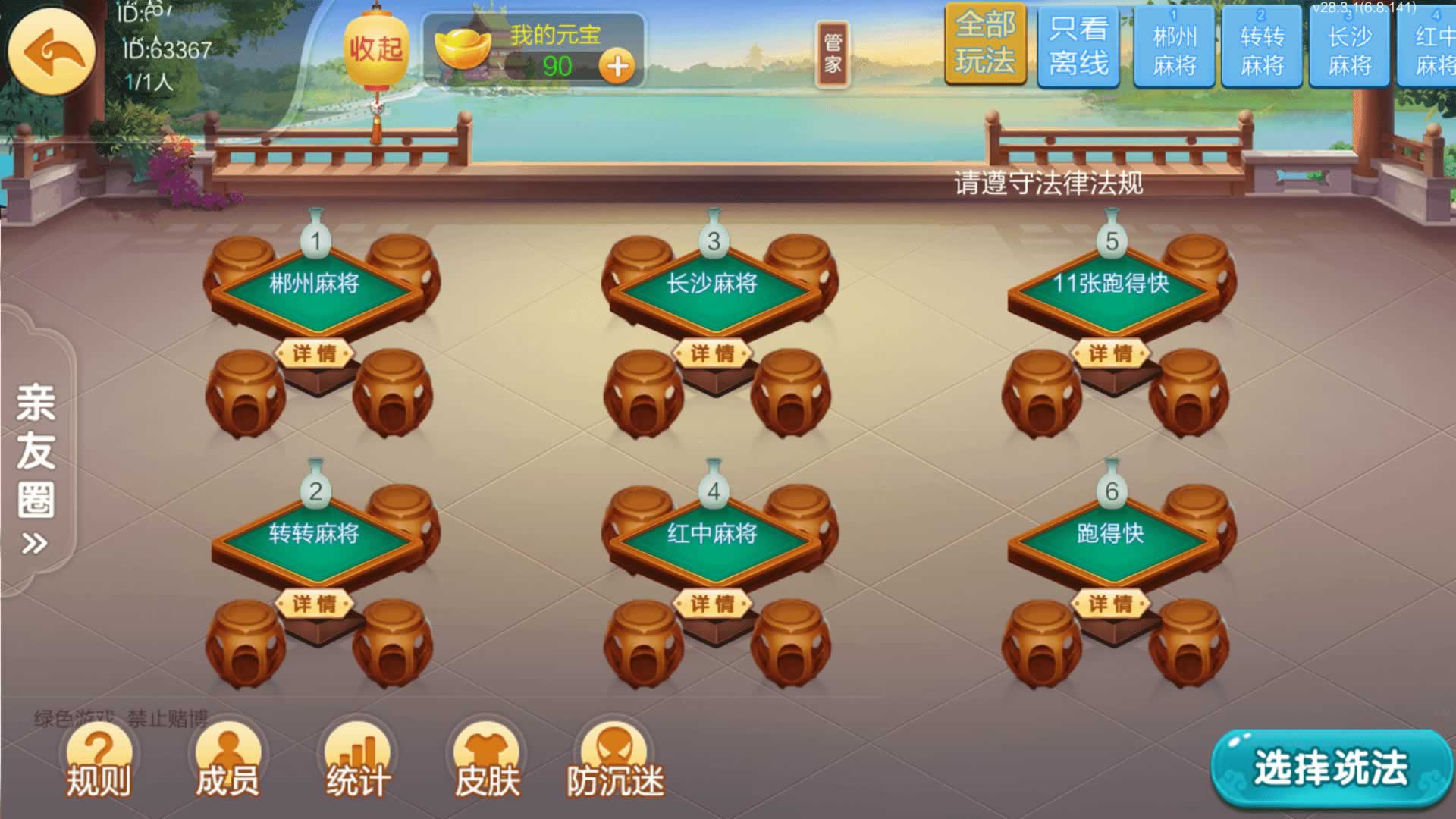Choose the 转转麻将 top tab

(1262, 49)
